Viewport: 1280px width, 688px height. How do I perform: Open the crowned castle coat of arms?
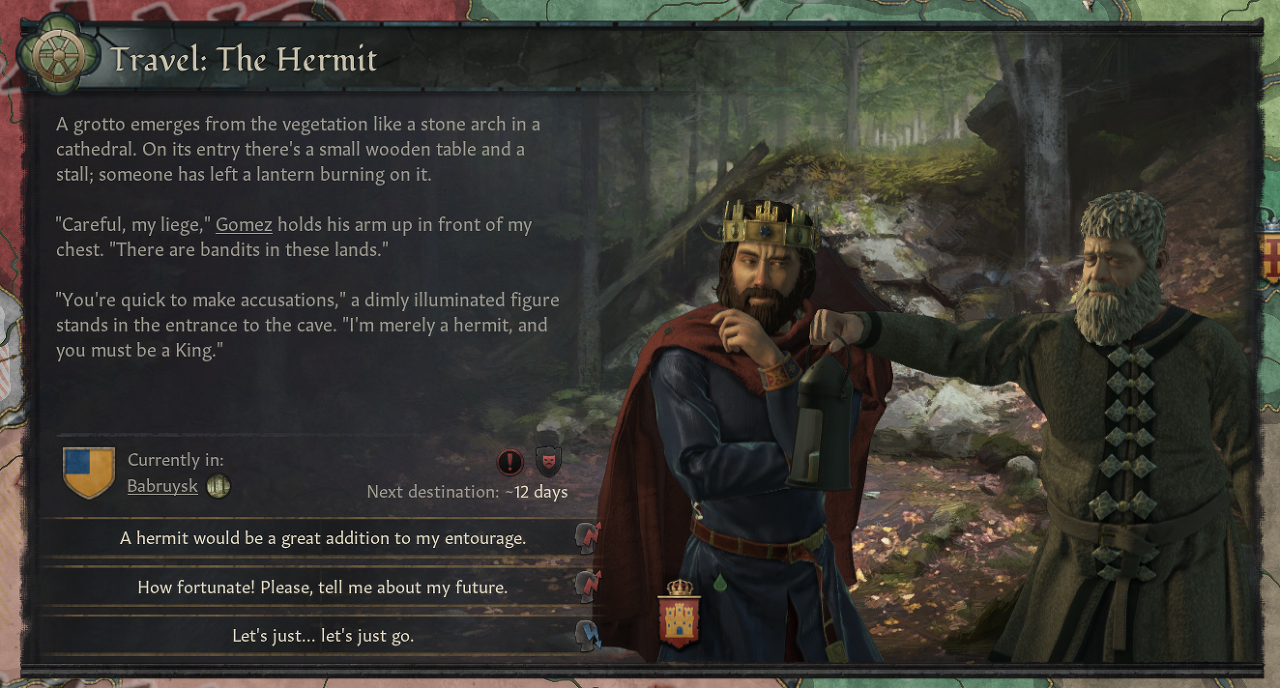(x=679, y=613)
